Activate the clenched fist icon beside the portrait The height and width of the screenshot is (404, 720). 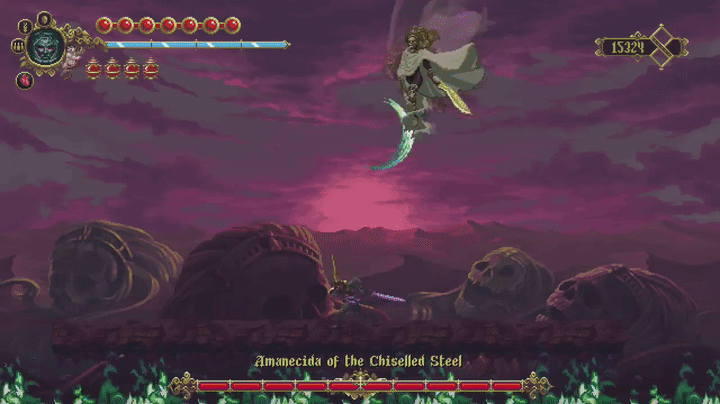17,45
